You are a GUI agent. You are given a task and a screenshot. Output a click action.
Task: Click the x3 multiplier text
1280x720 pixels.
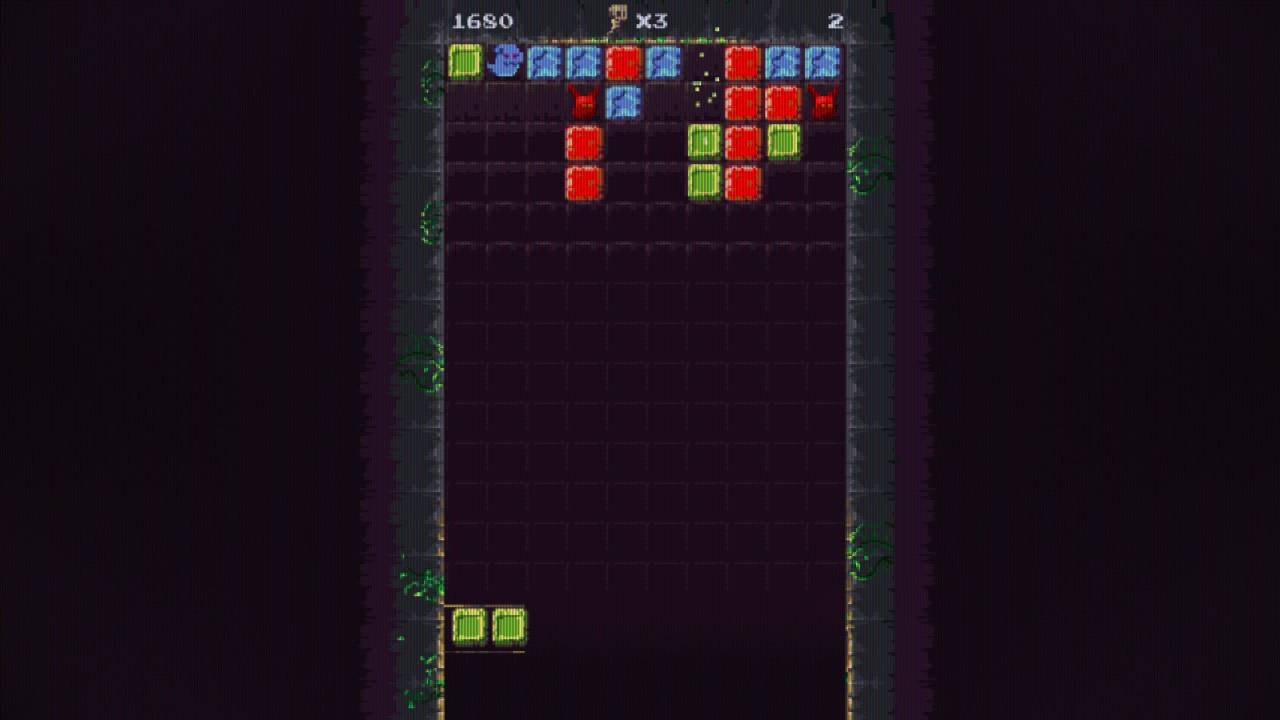click(651, 20)
